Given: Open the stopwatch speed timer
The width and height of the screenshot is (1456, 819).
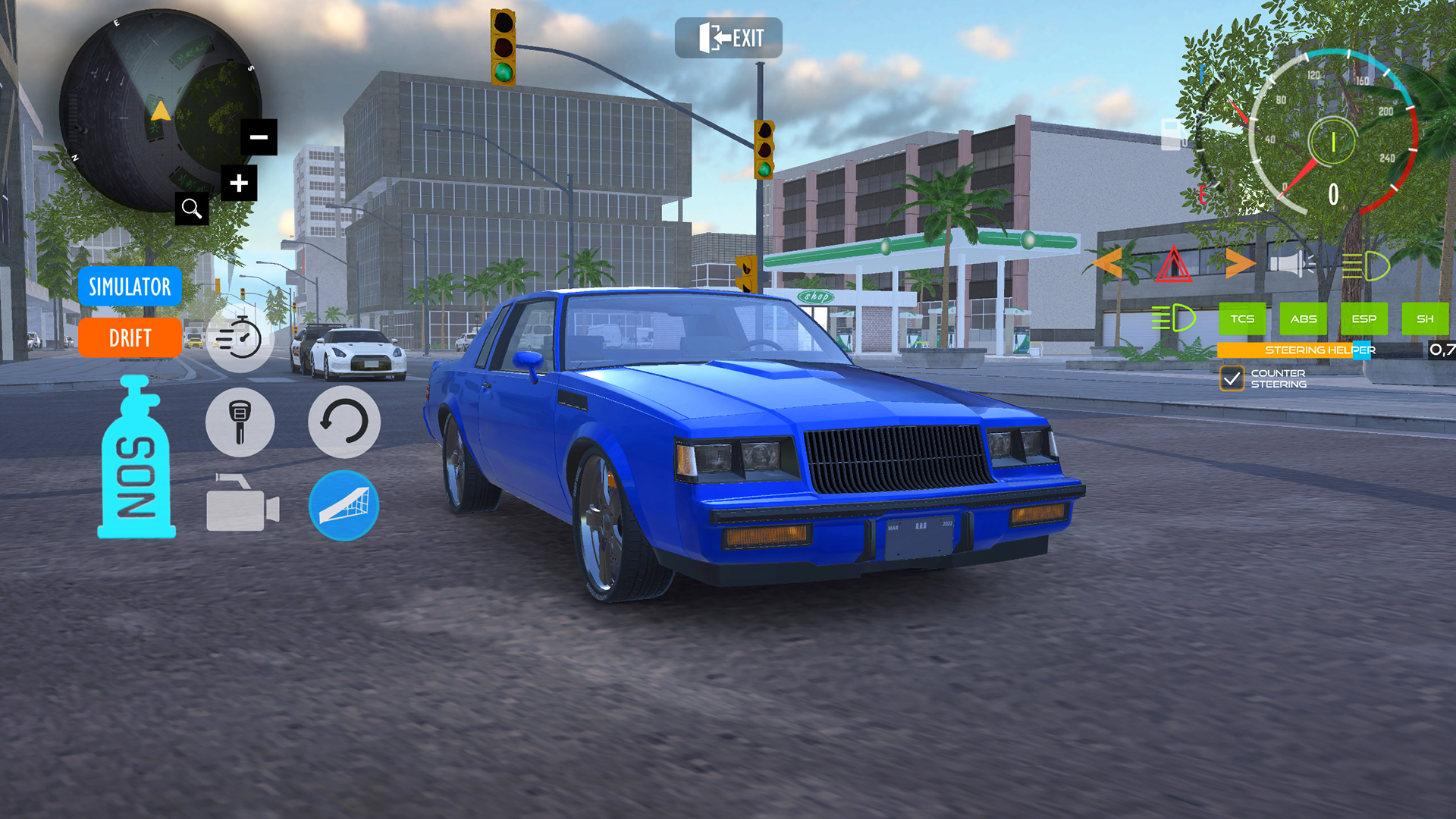Looking at the screenshot, I should pyautogui.click(x=240, y=338).
